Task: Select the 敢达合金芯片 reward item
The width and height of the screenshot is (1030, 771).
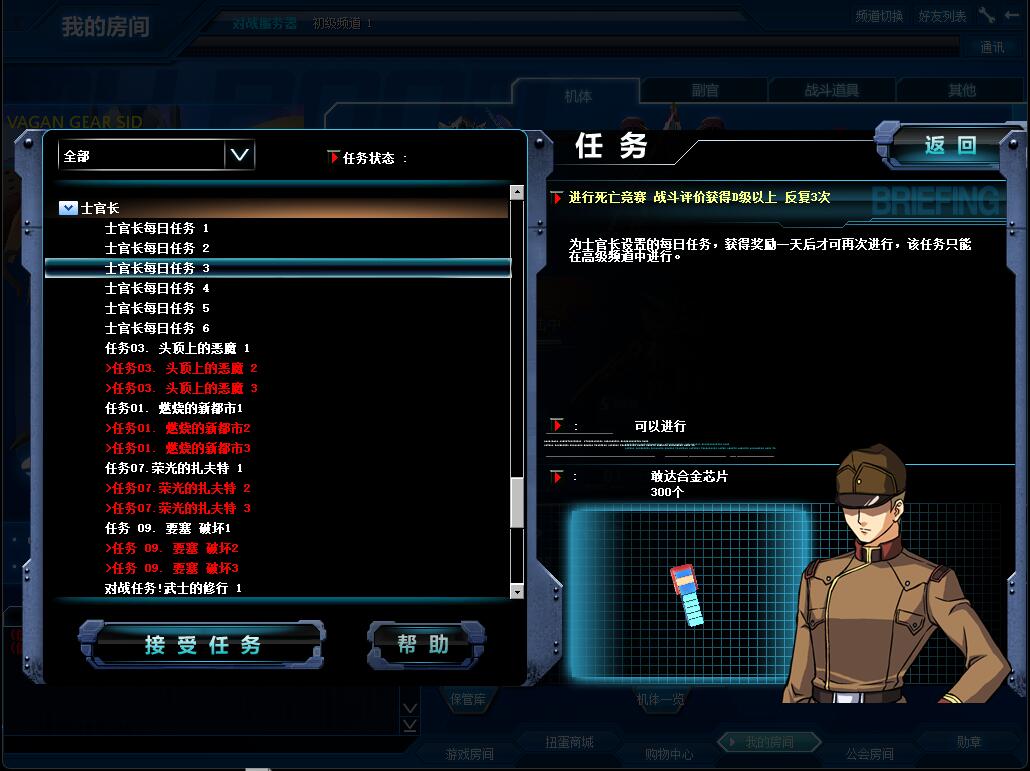Action: (689, 594)
